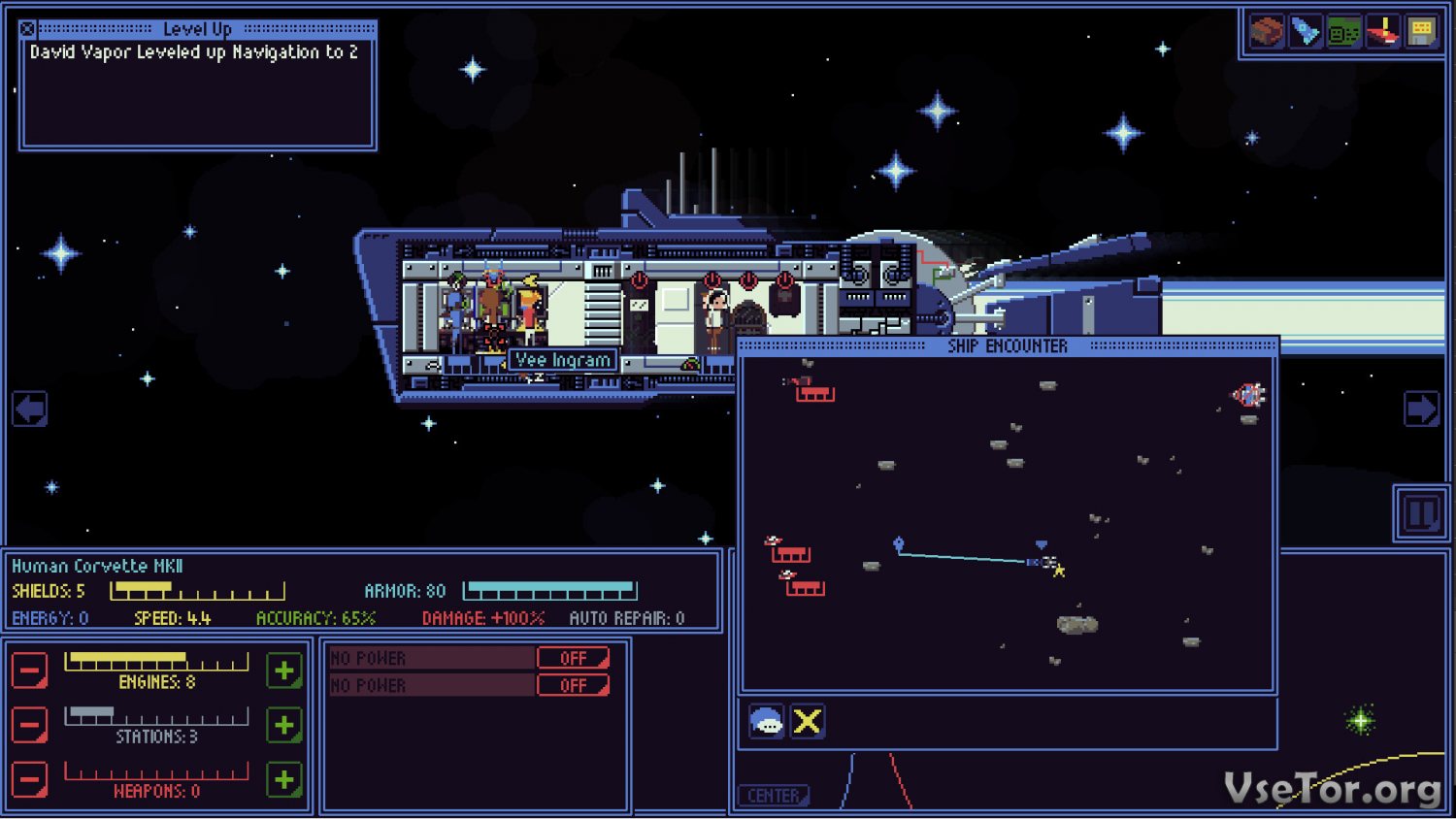
Task: Open the blue rocket ship menu
Action: 1306,32
